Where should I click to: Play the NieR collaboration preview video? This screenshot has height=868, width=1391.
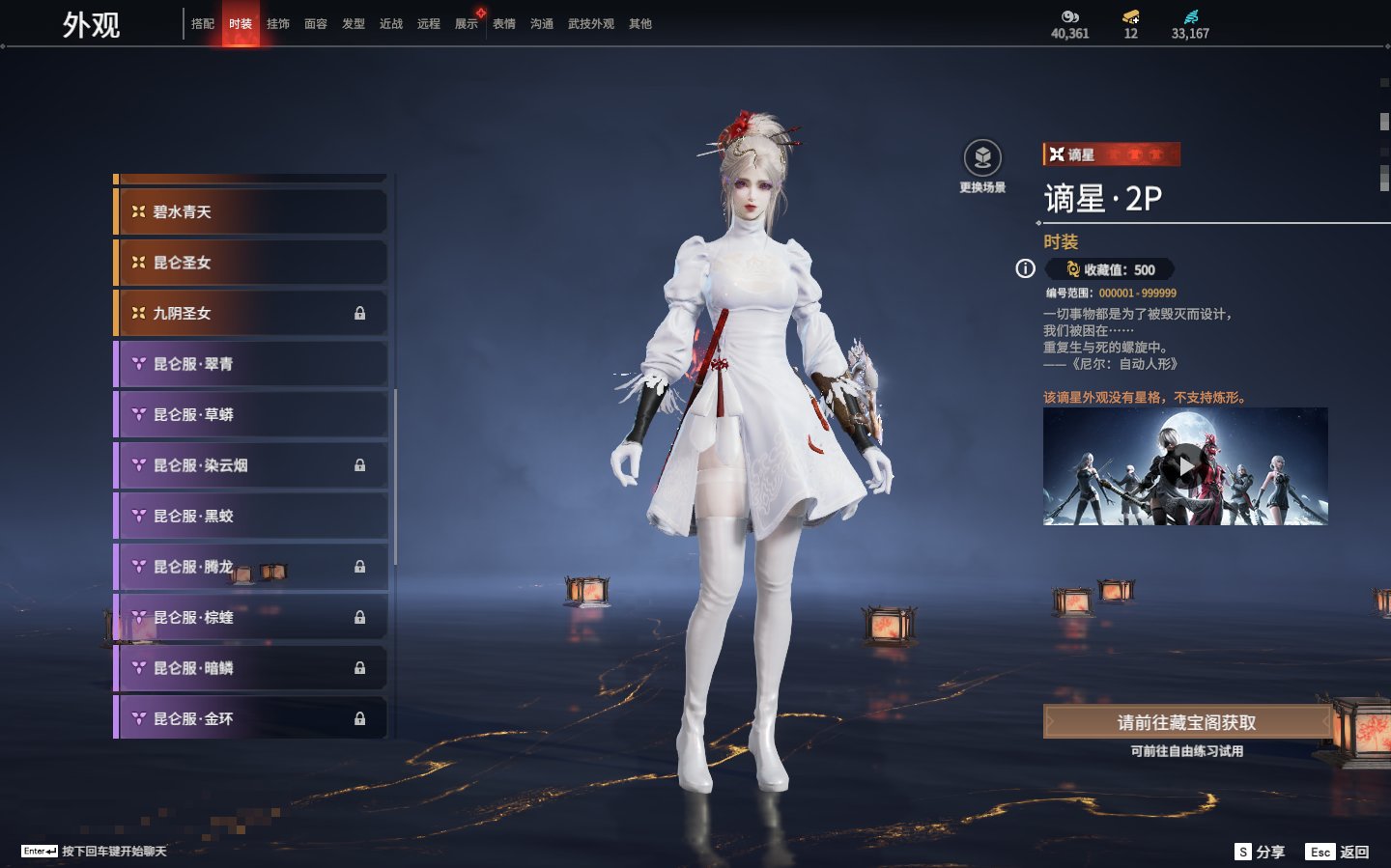1185,467
